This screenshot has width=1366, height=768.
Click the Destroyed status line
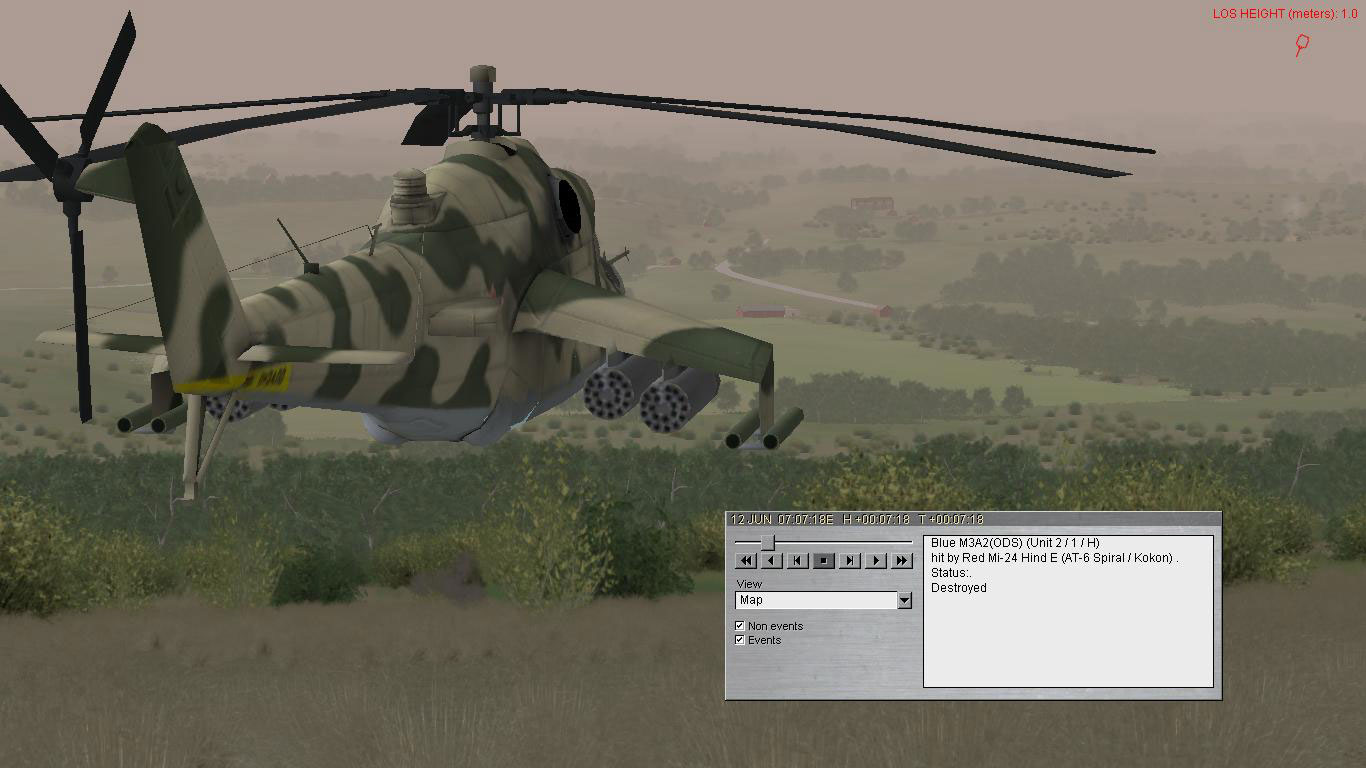pyautogui.click(x=957, y=587)
